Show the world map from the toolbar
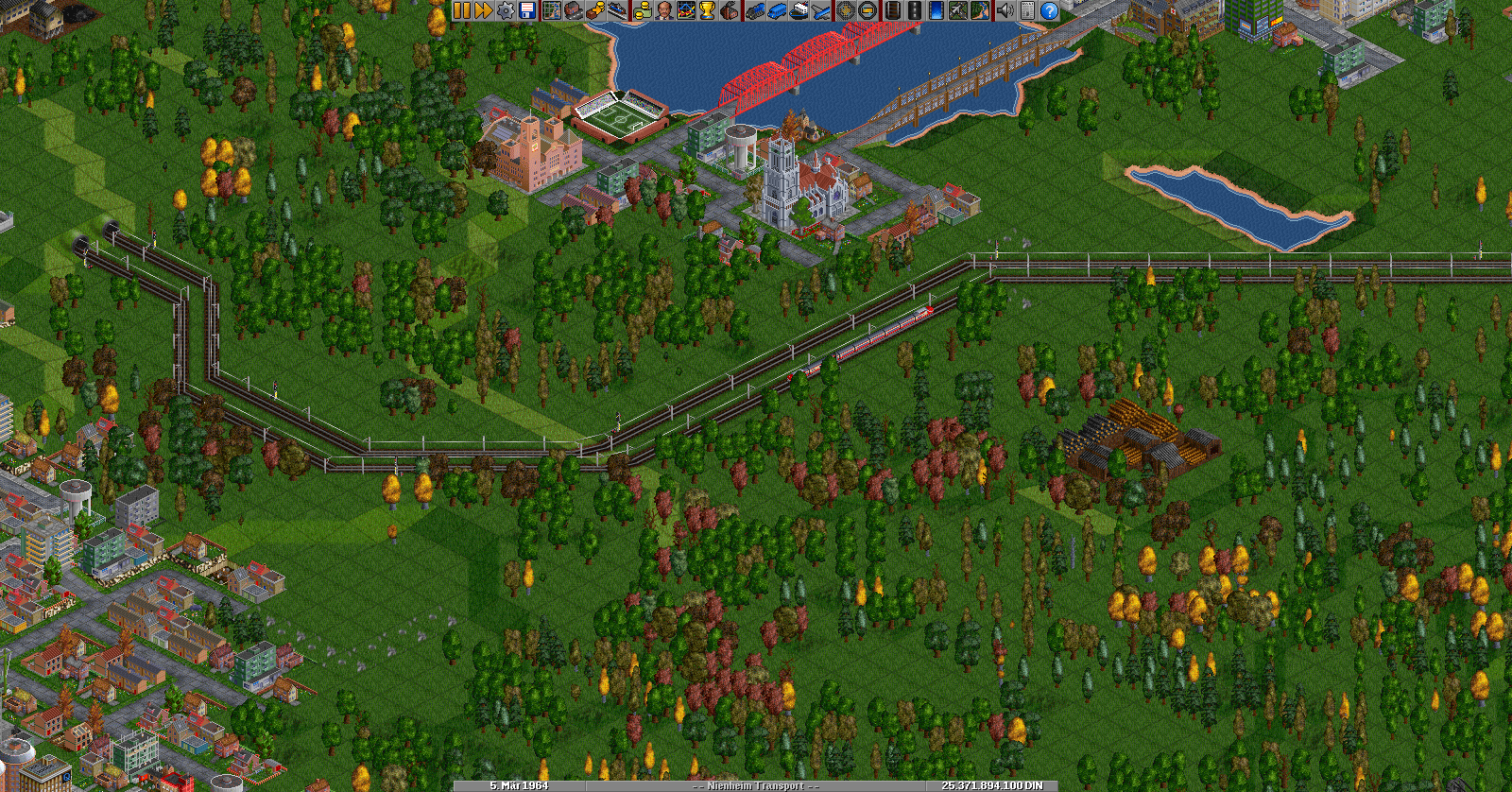The width and height of the screenshot is (1512, 792). pos(551,10)
